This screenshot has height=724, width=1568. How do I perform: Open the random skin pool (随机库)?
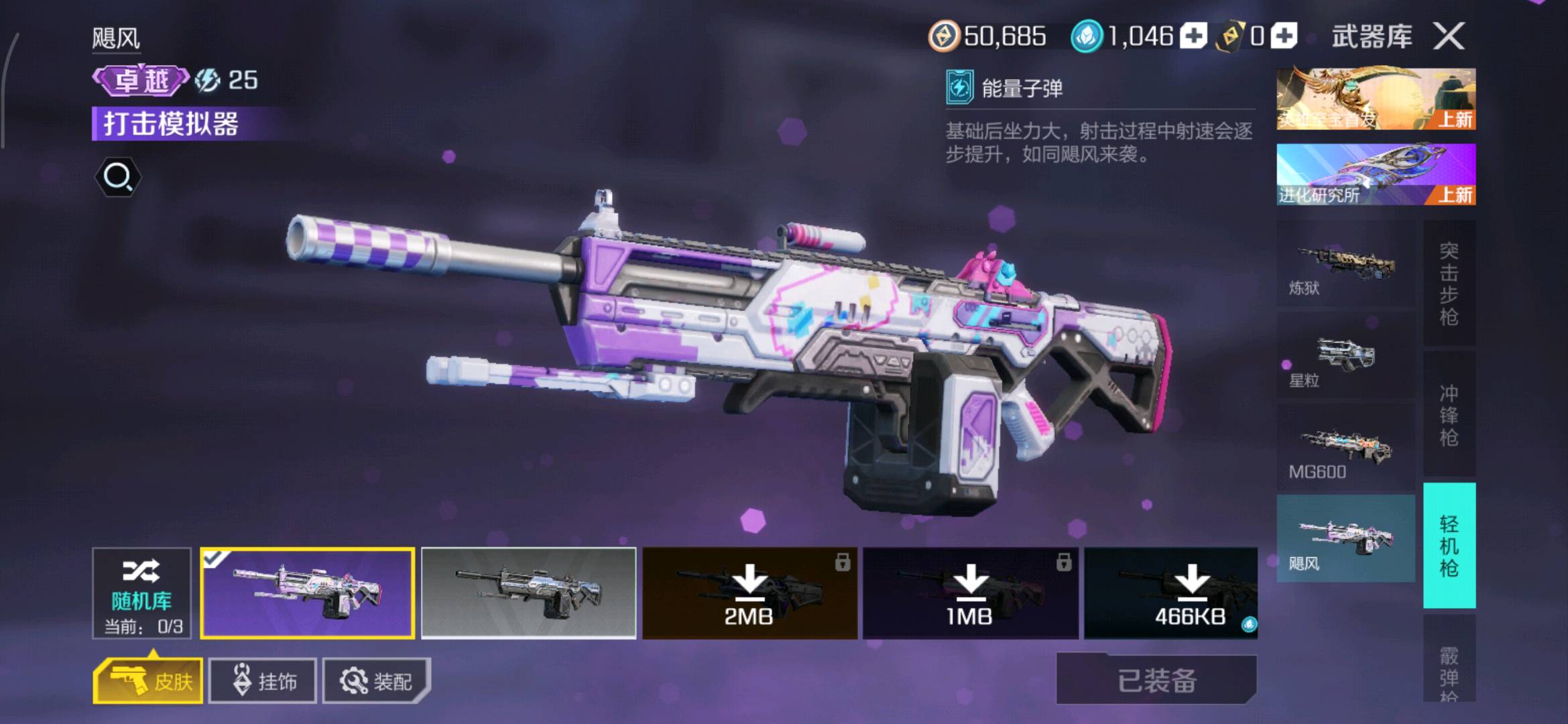(x=141, y=593)
